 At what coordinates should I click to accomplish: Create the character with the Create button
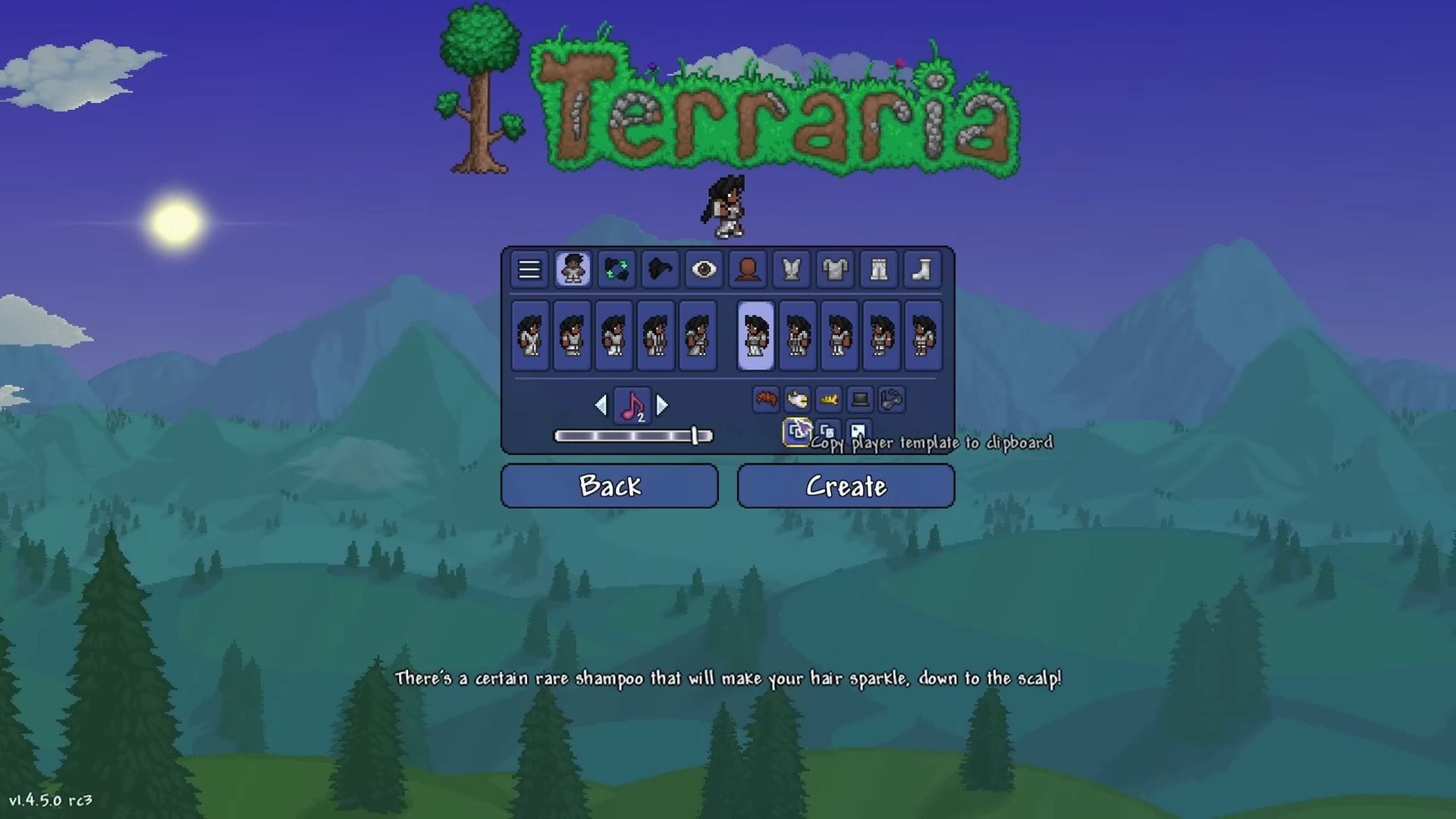pos(846,485)
